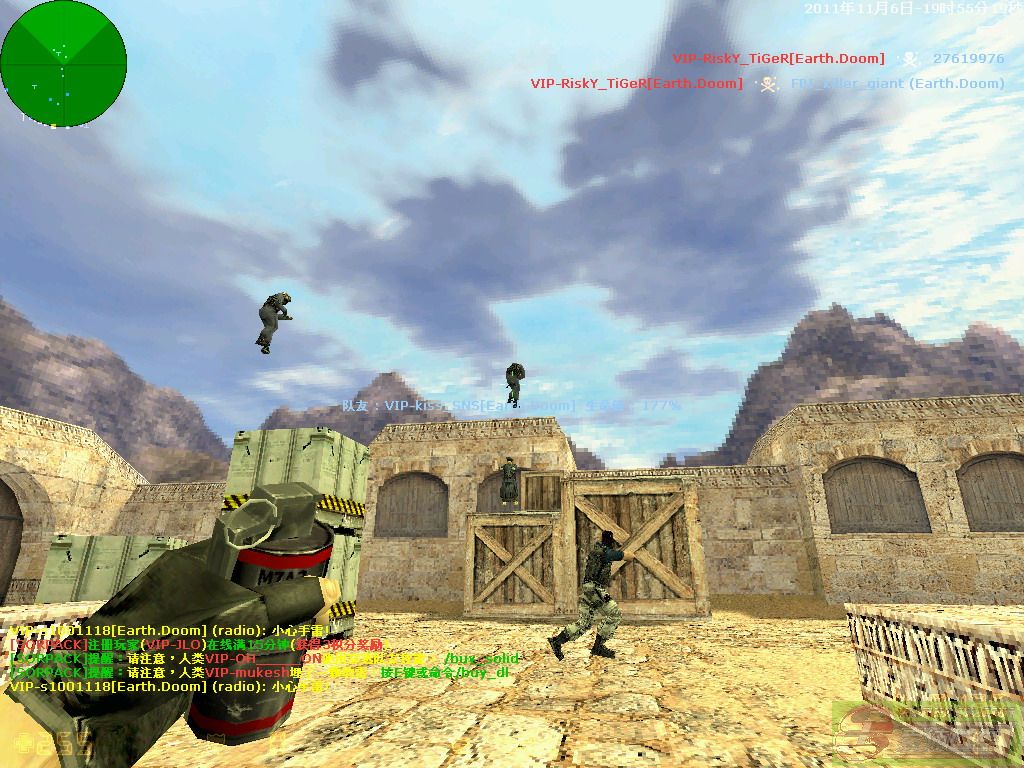Select the kill feed row naming FBI_killer_giant
The height and width of the screenshot is (768, 1024).
click(767, 84)
